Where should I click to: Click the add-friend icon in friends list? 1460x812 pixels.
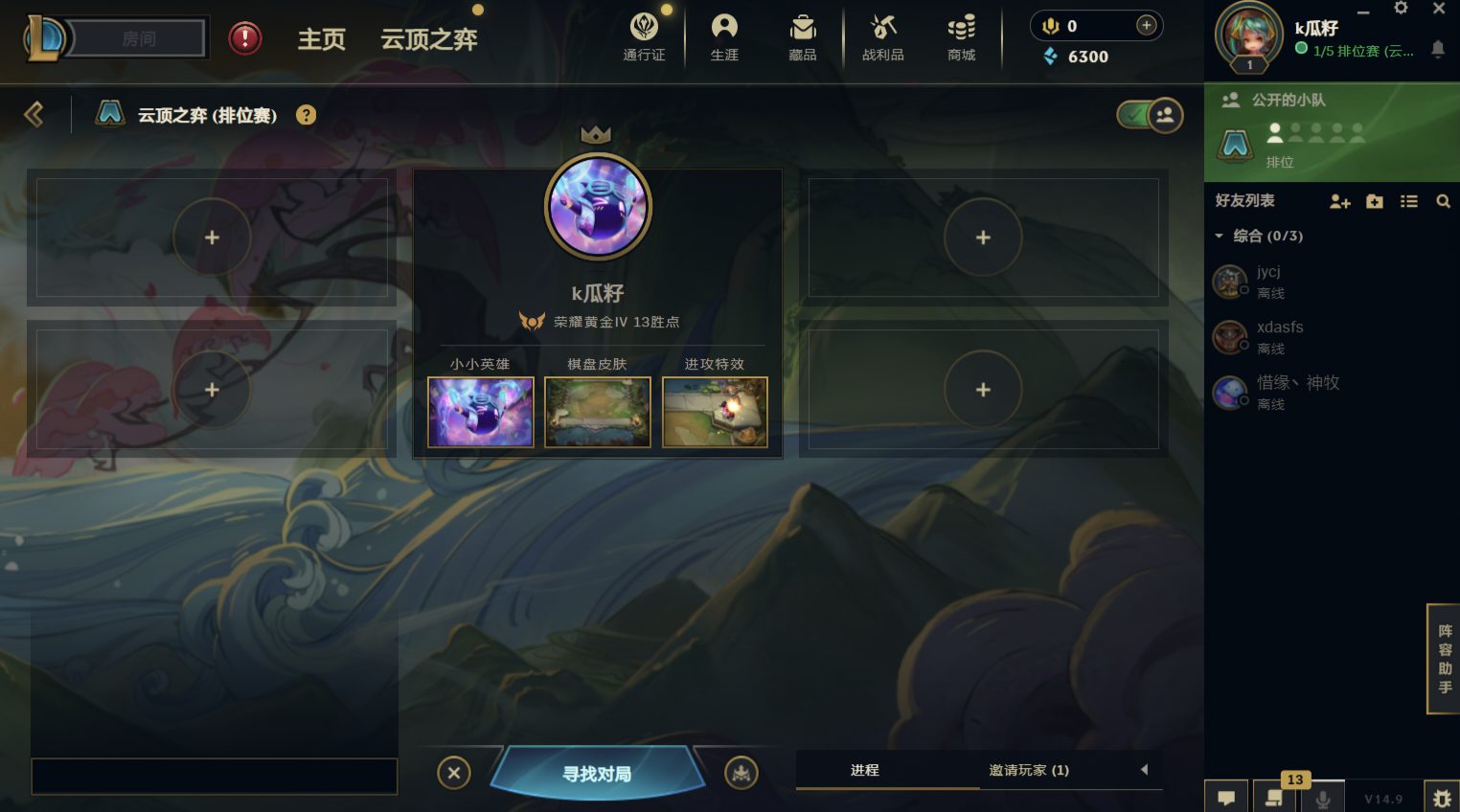1339,201
